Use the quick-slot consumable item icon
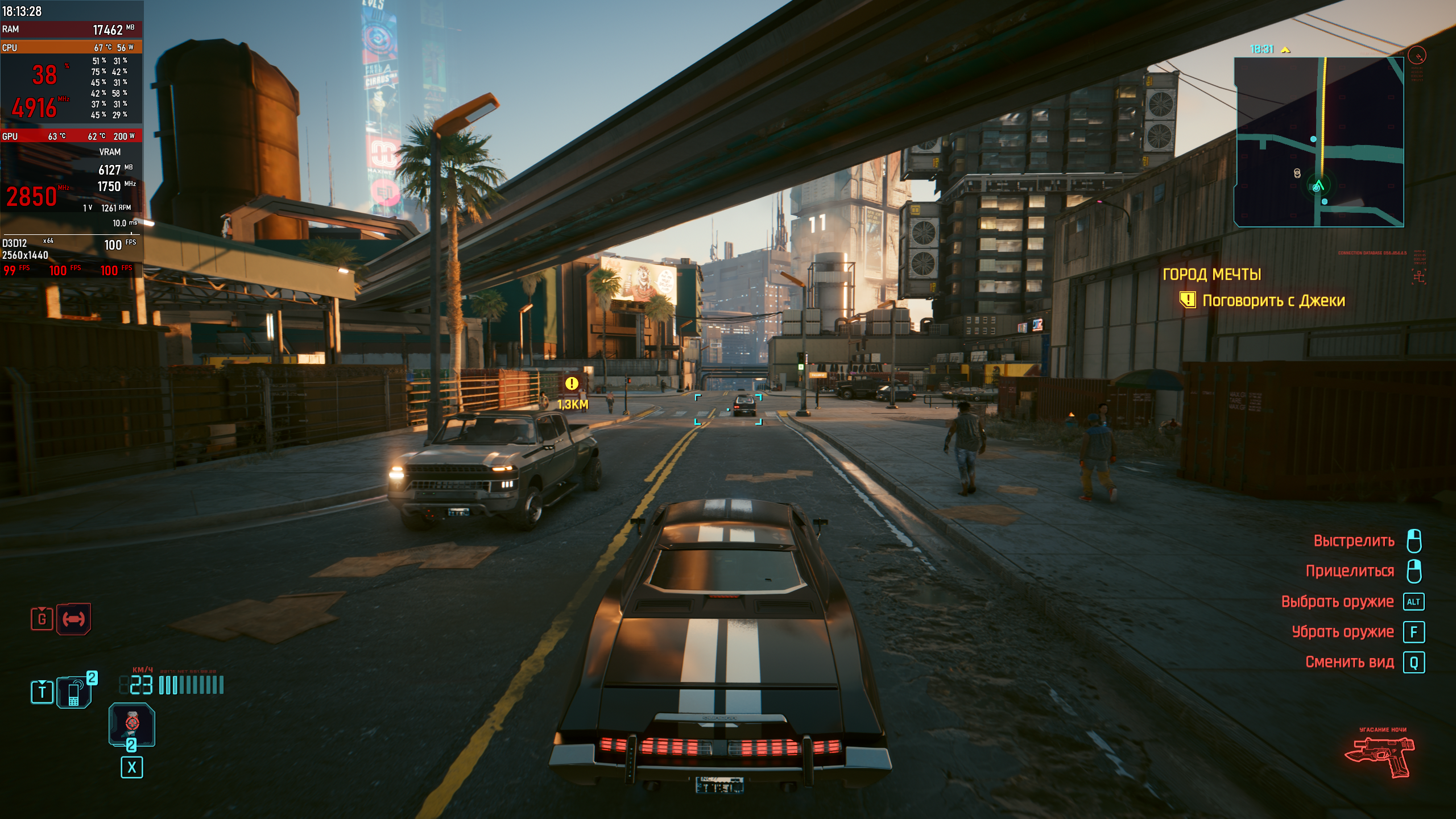The height and width of the screenshot is (819, 1456). coord(132,723)
